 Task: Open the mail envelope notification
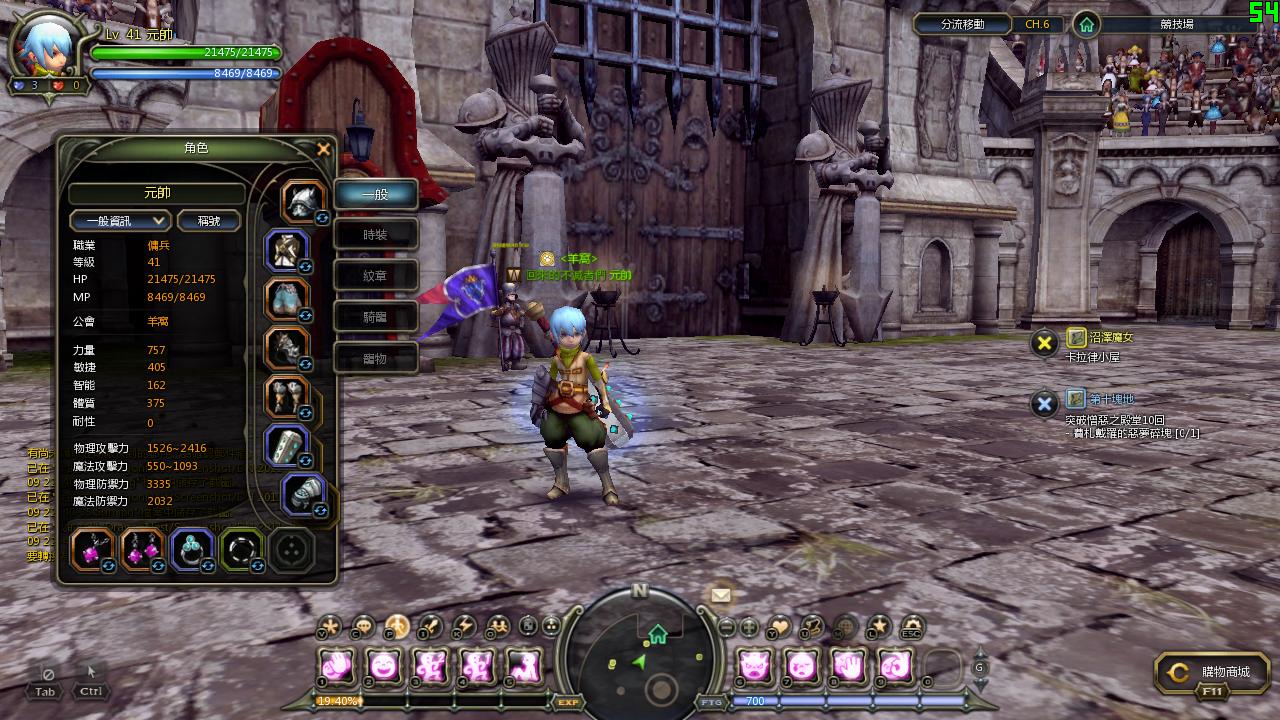(x=721, y=595)
